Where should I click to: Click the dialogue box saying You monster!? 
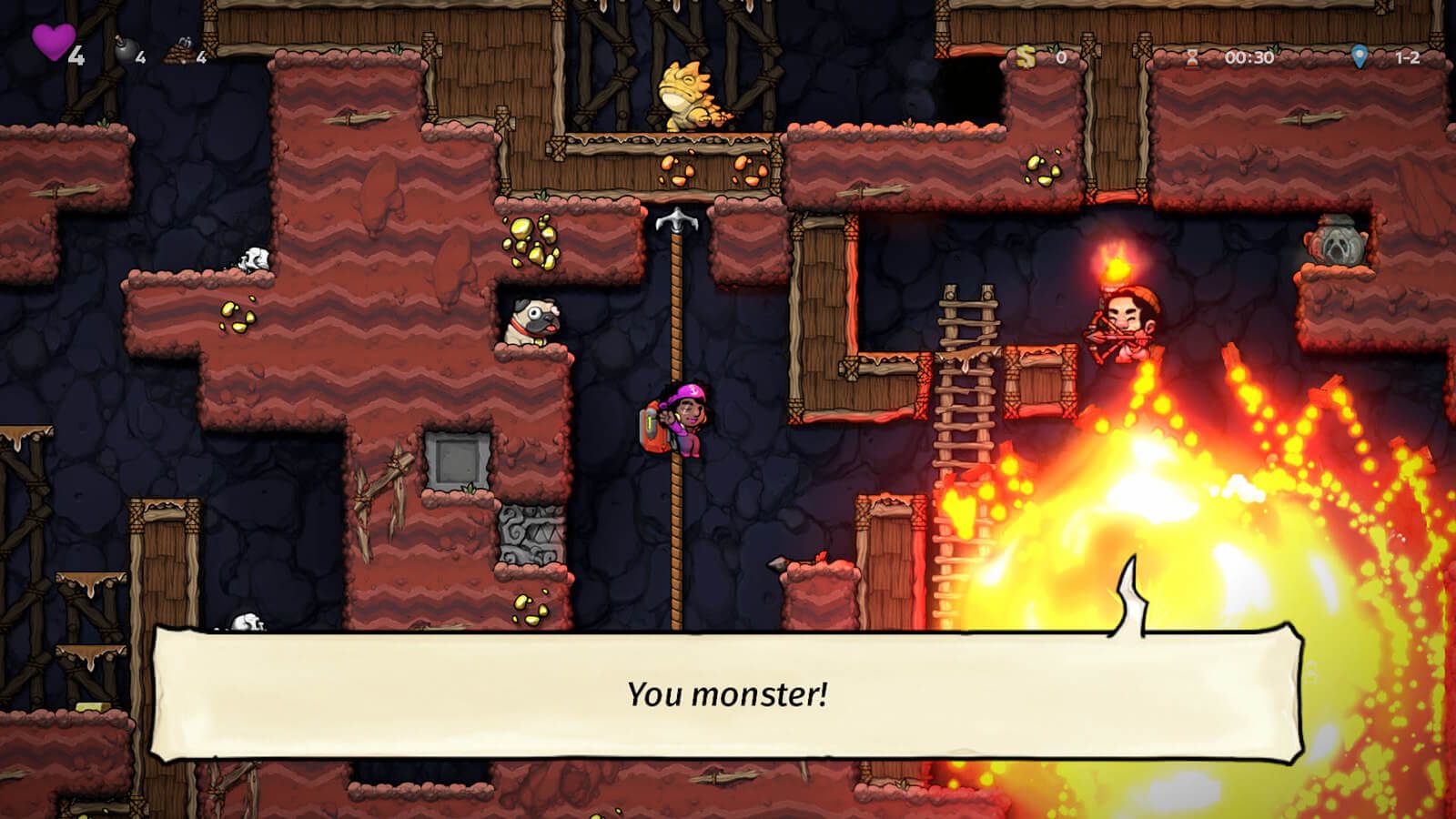click(x=728, y=694)
